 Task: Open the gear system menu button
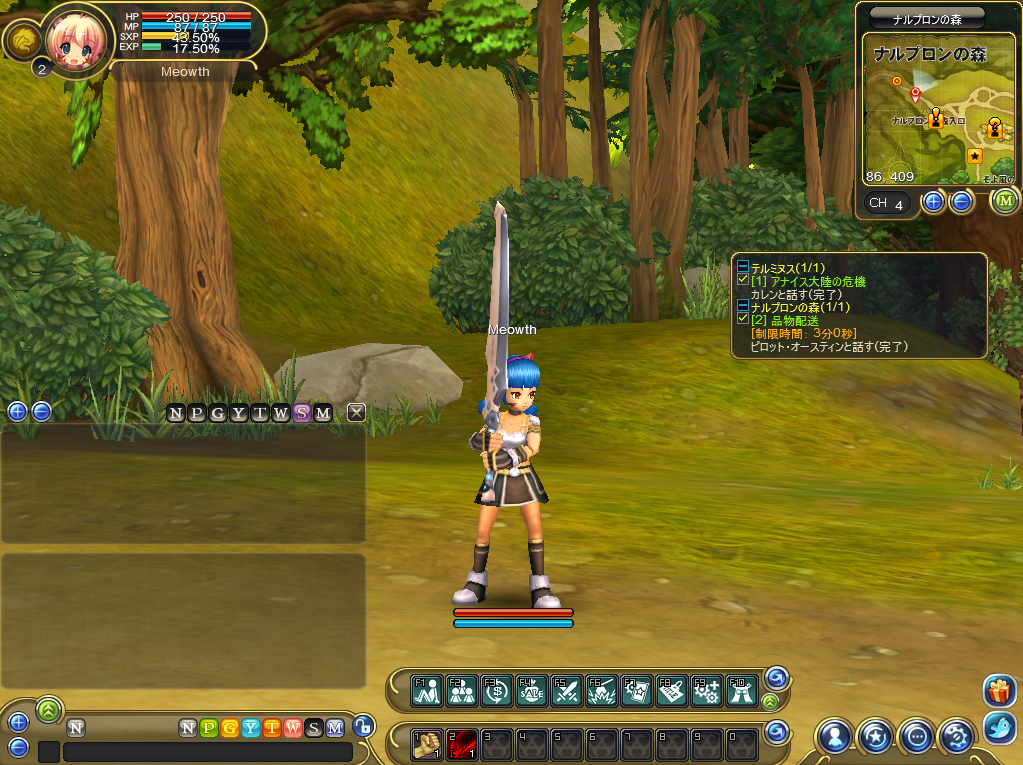[956, 737]
